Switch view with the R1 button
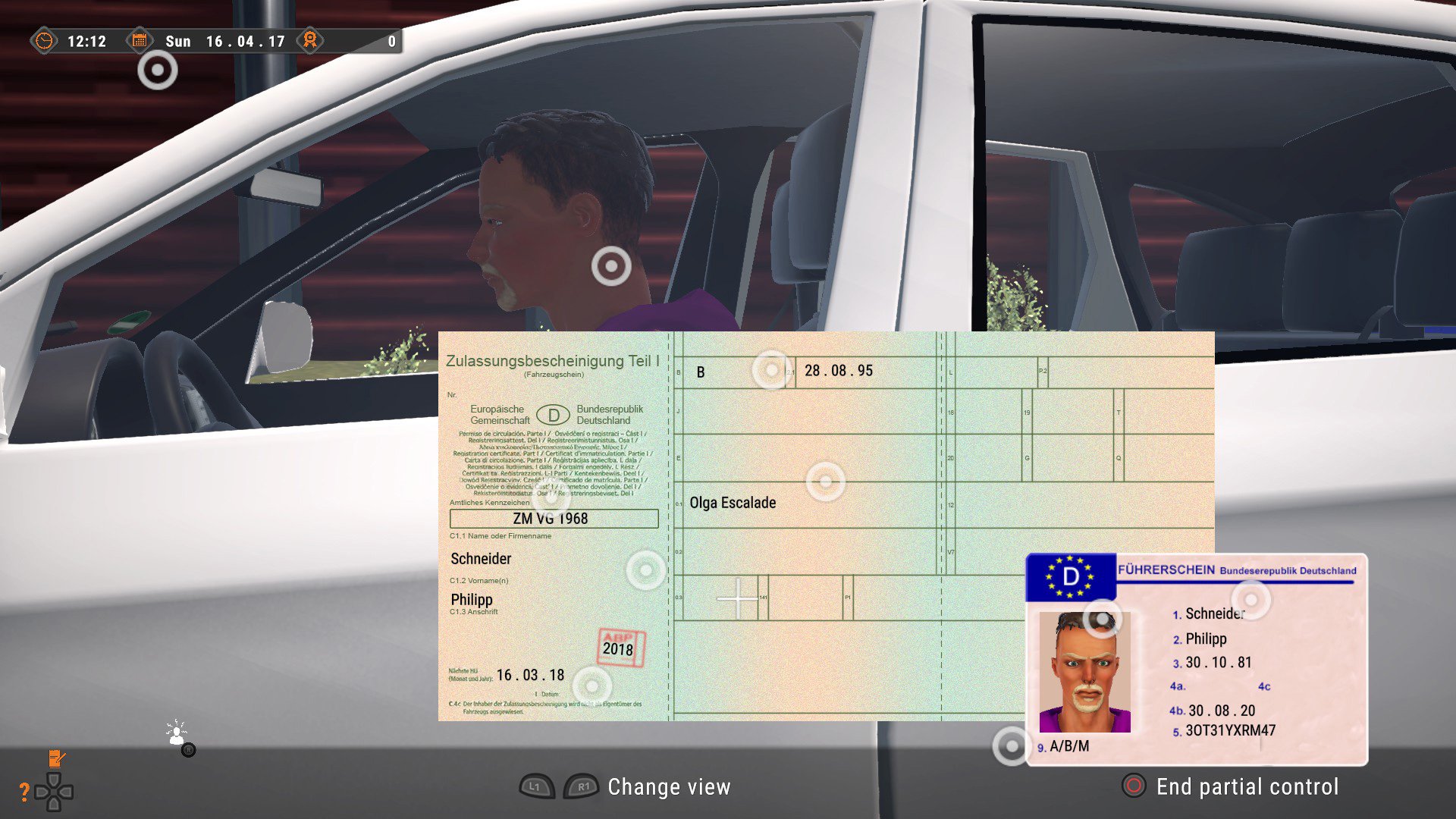1456x819 pixels. (x=581, y=787)
